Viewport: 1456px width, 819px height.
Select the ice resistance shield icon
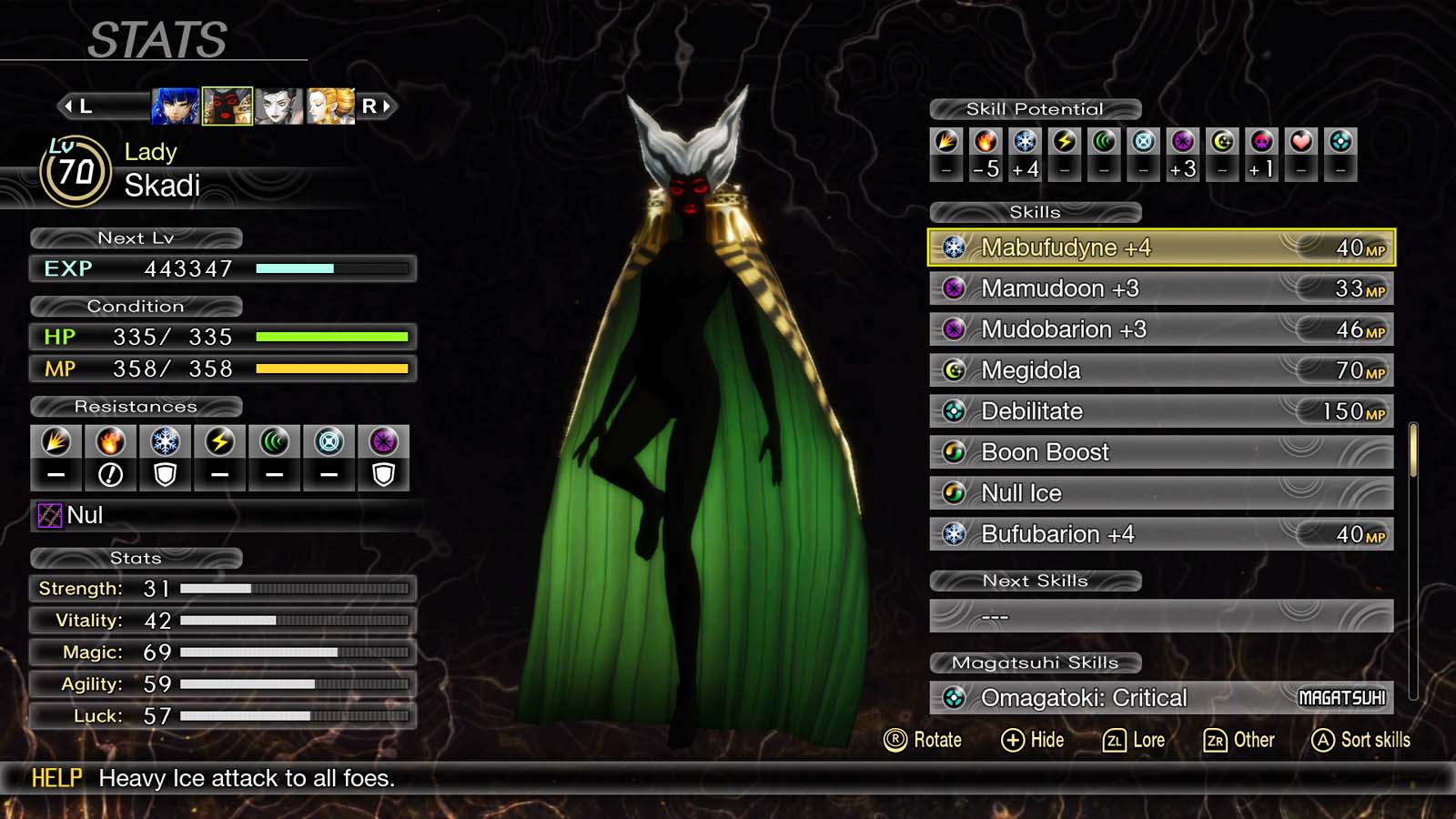pos(166,458)
